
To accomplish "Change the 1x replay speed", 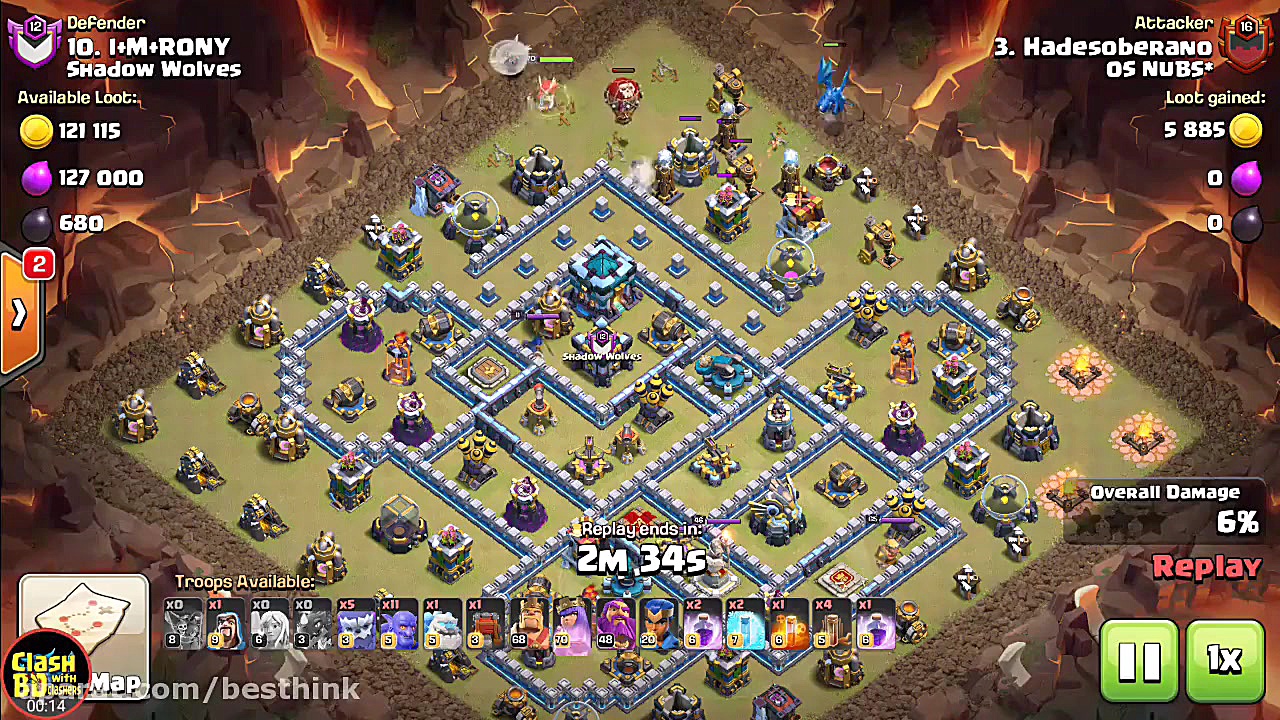I will tap(1224, 661).
